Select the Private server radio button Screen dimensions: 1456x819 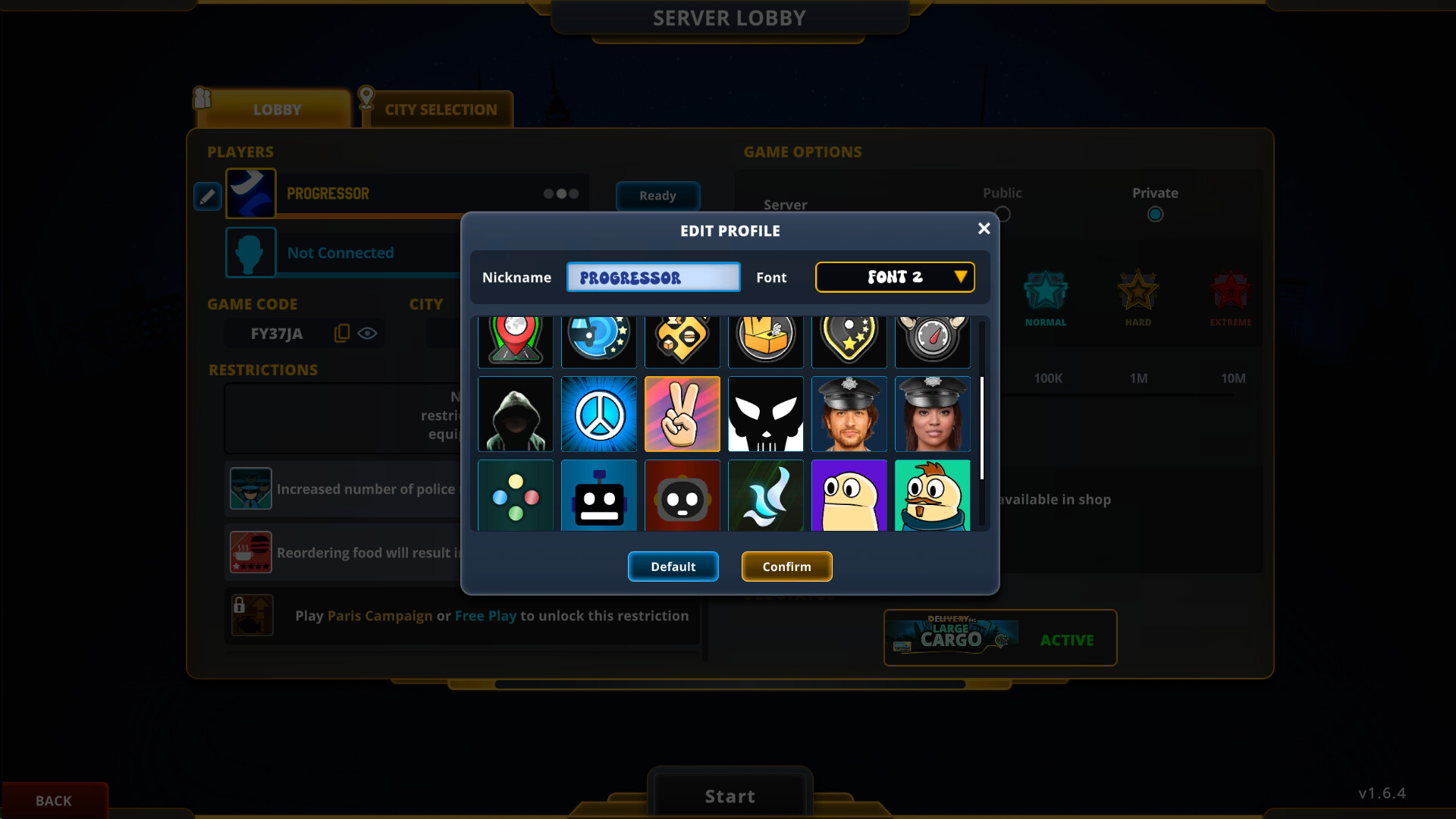1155,214
